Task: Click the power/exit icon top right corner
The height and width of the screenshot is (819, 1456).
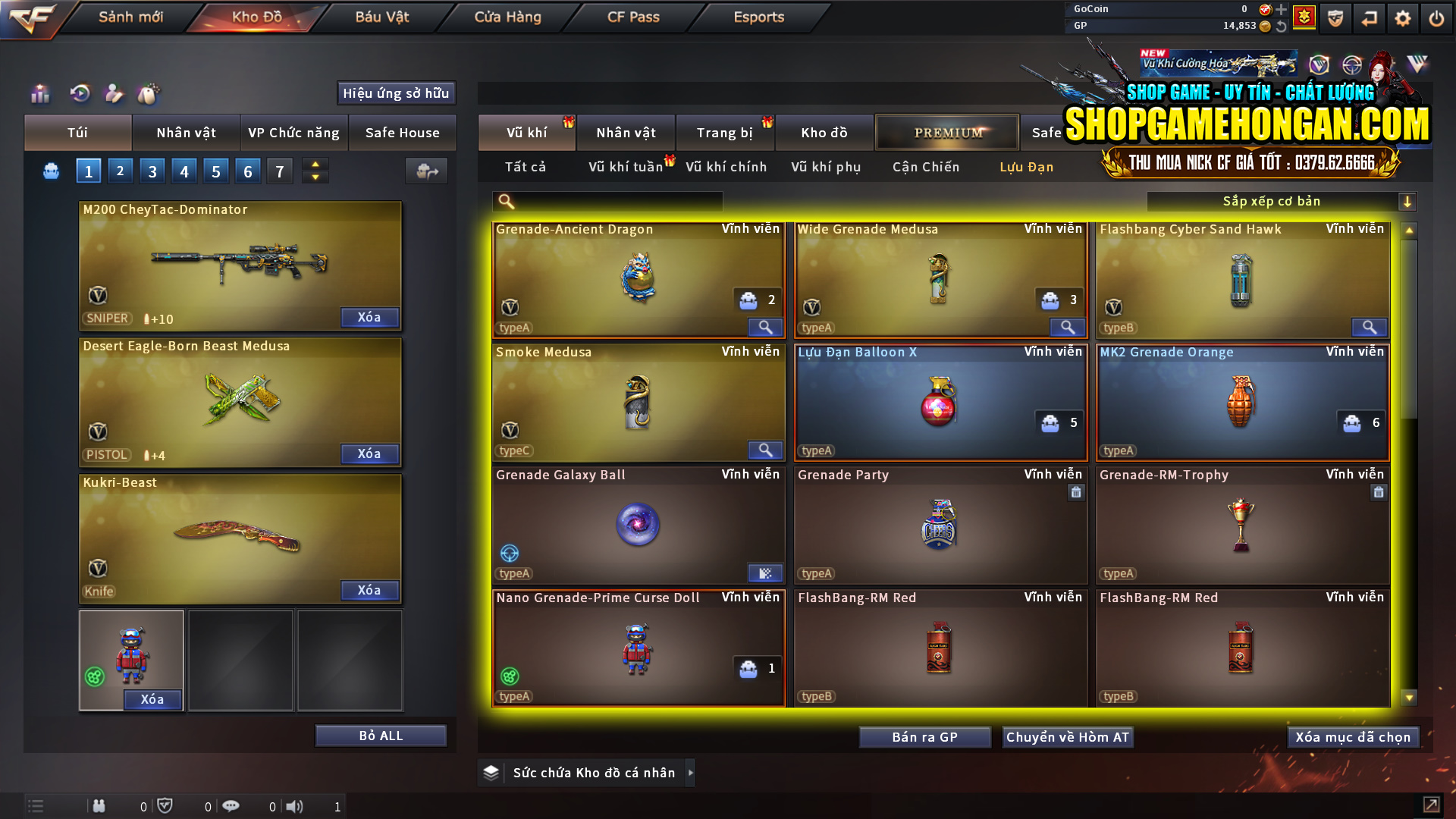Action: click(x=1436, y=17)
